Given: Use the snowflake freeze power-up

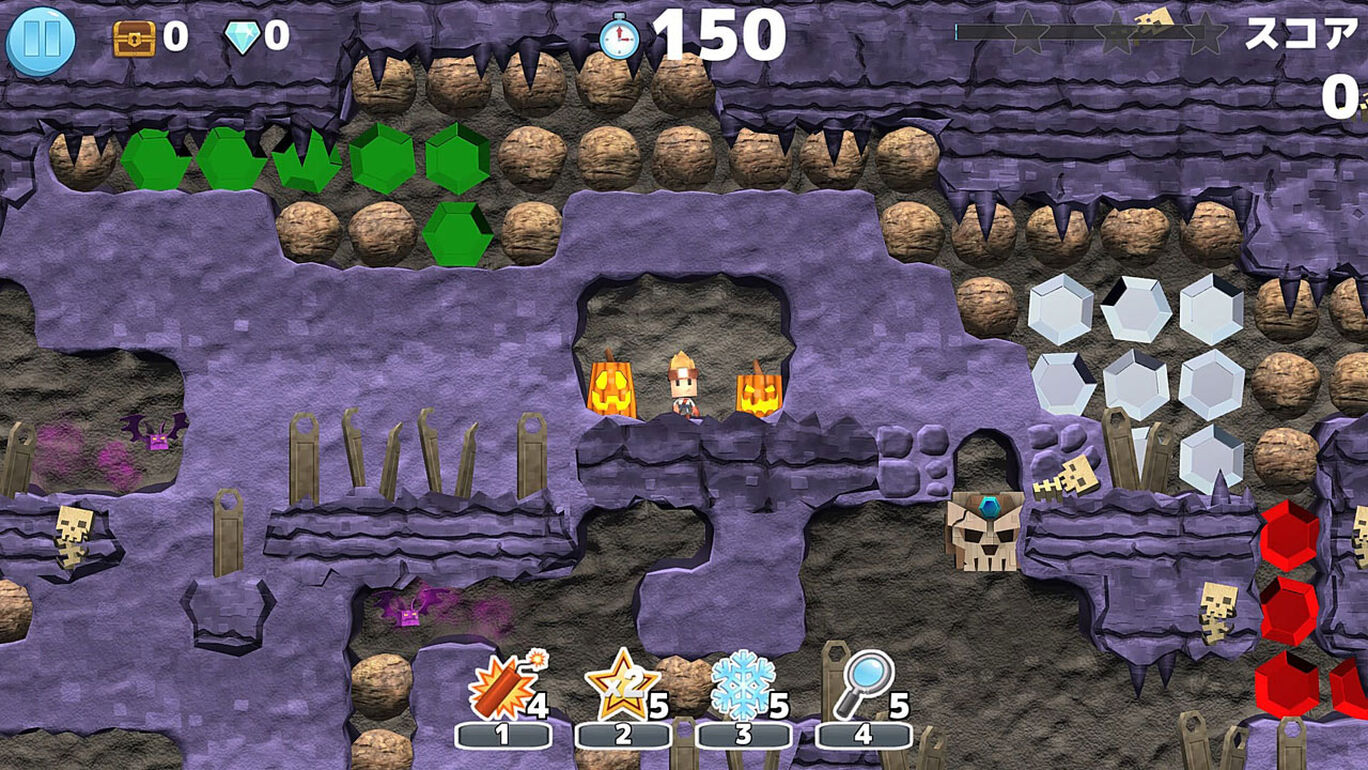Looking at the screenshot, I should click(x=745, y=685).
